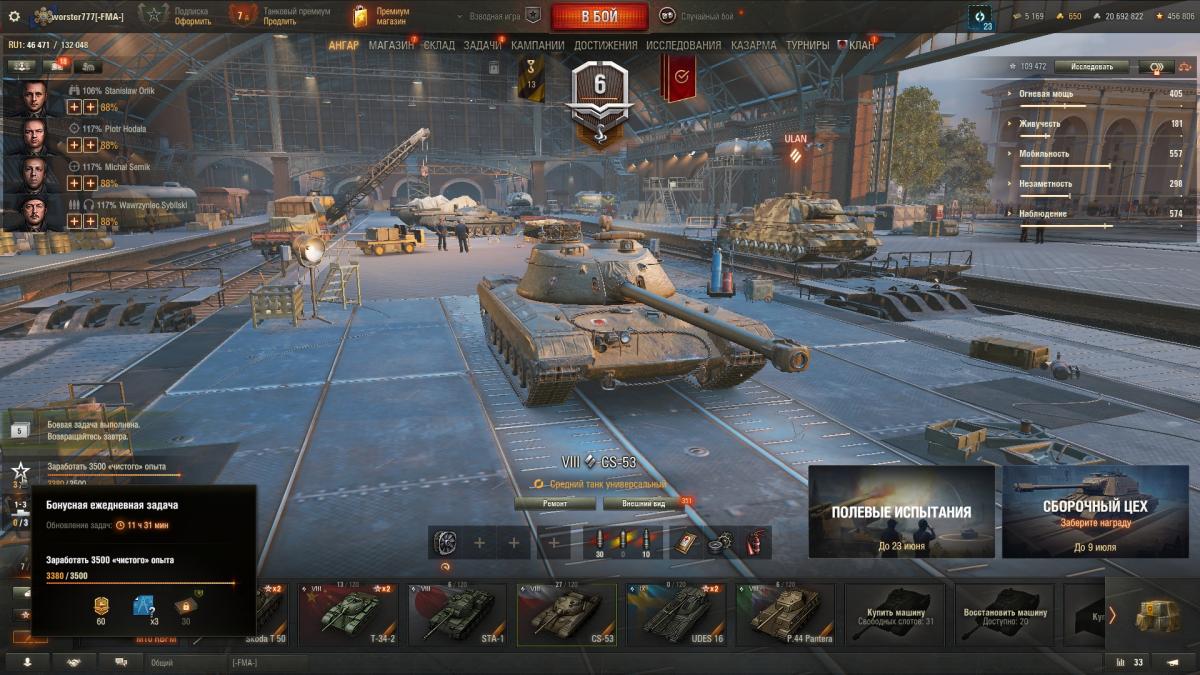Screen dimensions: 1200x675
Task: Open the КАМПАНИИ tab
Action: [537, 45]
